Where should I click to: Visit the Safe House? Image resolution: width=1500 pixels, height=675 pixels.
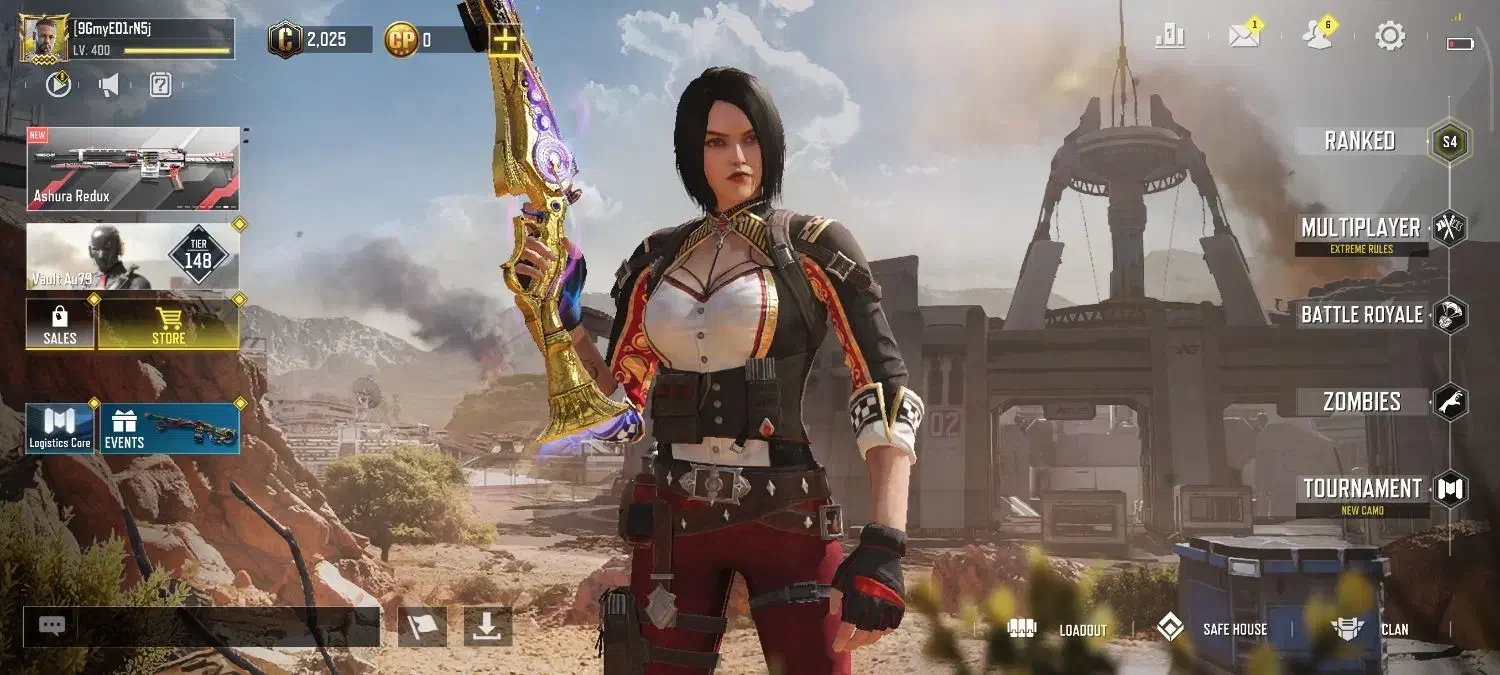click(1212, 629)
